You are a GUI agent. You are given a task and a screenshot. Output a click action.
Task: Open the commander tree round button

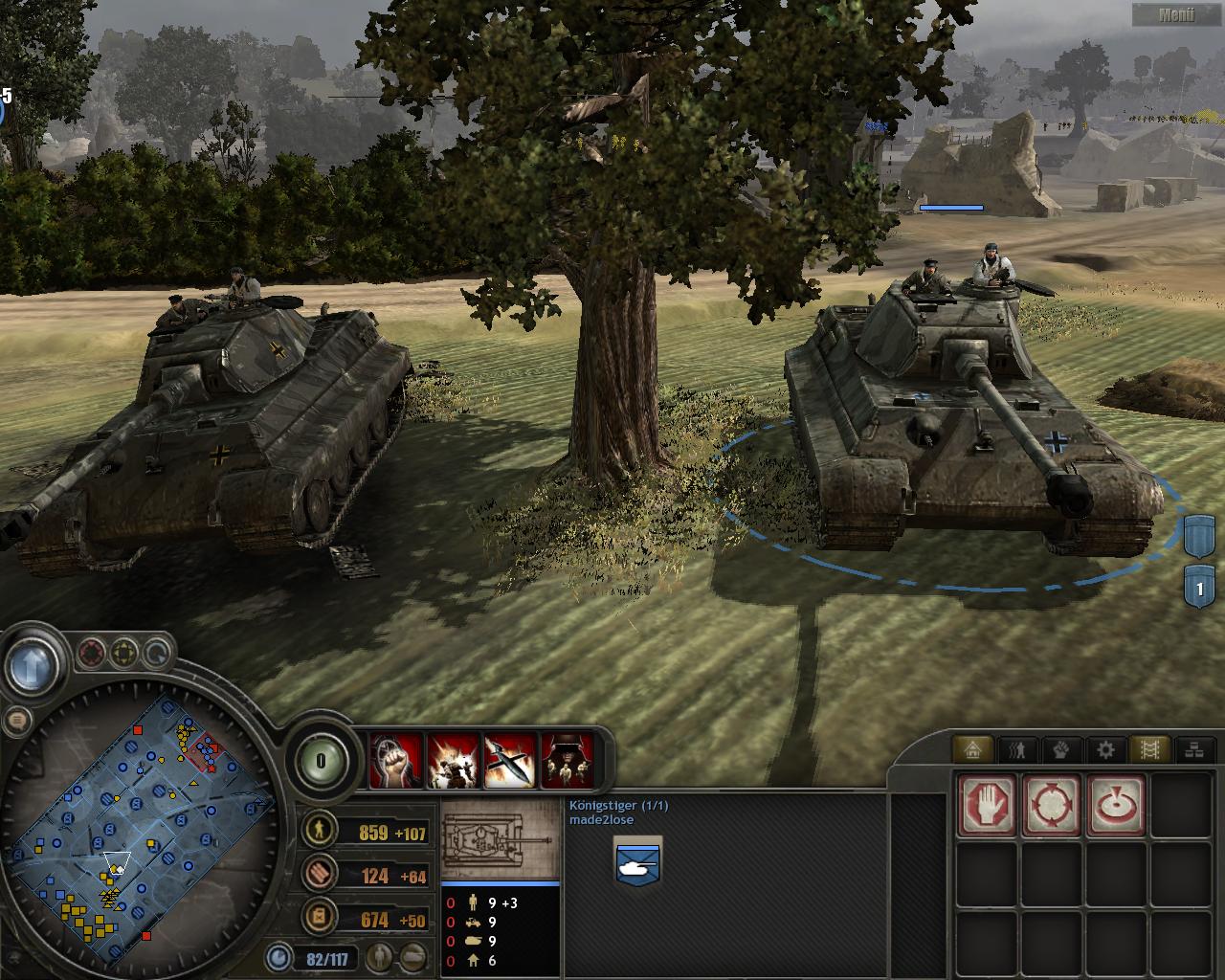320,762
